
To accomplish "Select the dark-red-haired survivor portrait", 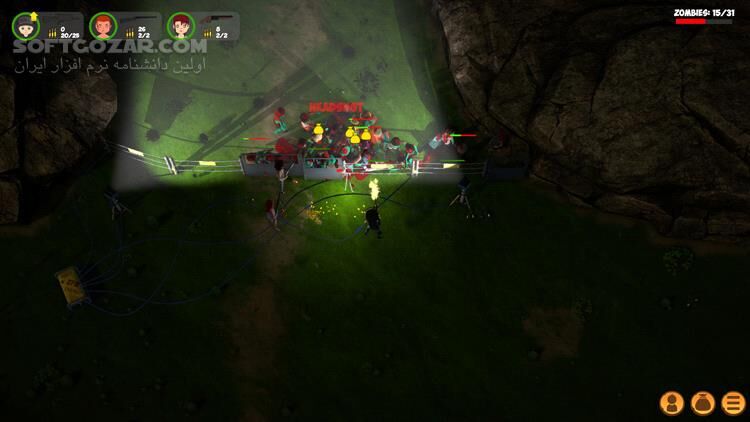I will tap(180, 25).
